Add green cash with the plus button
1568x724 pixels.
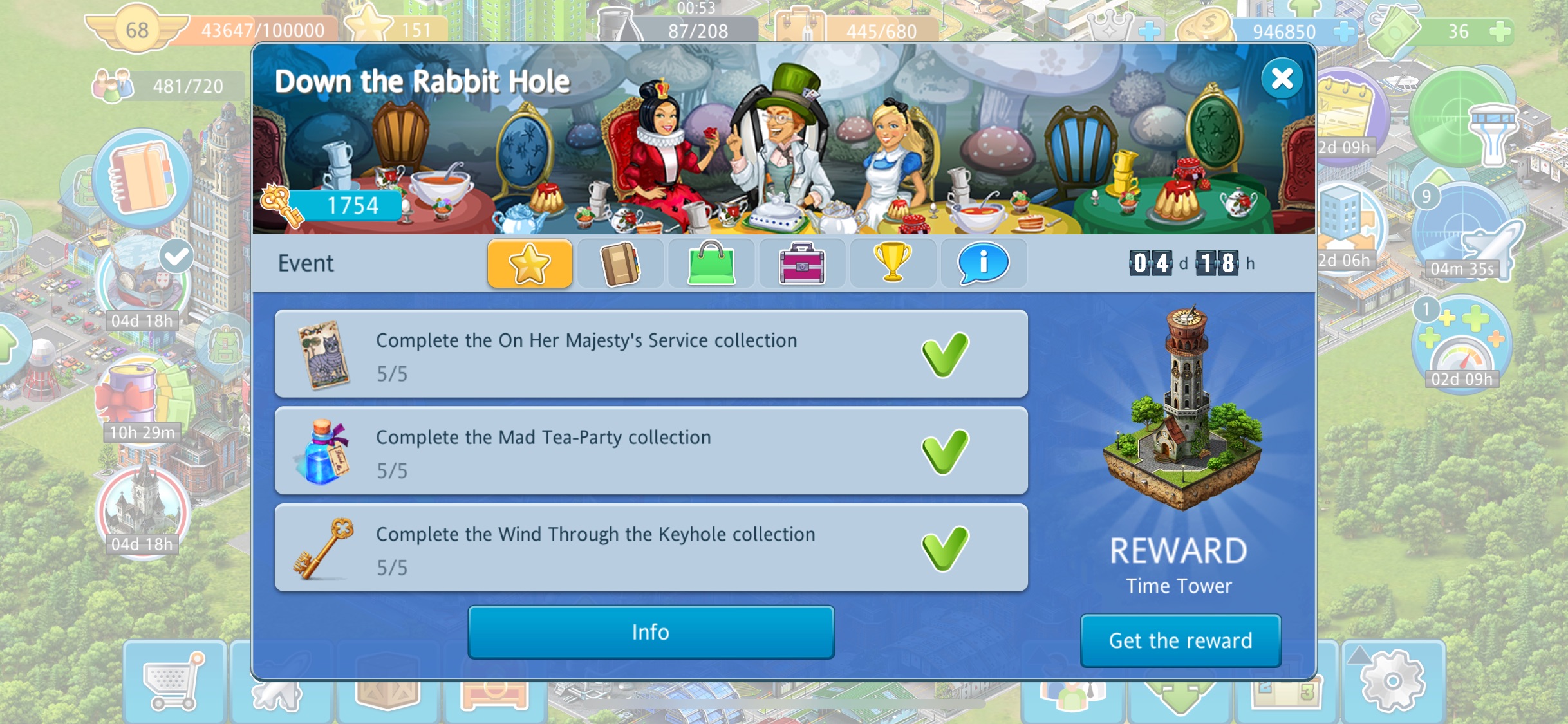(1500, 31)
